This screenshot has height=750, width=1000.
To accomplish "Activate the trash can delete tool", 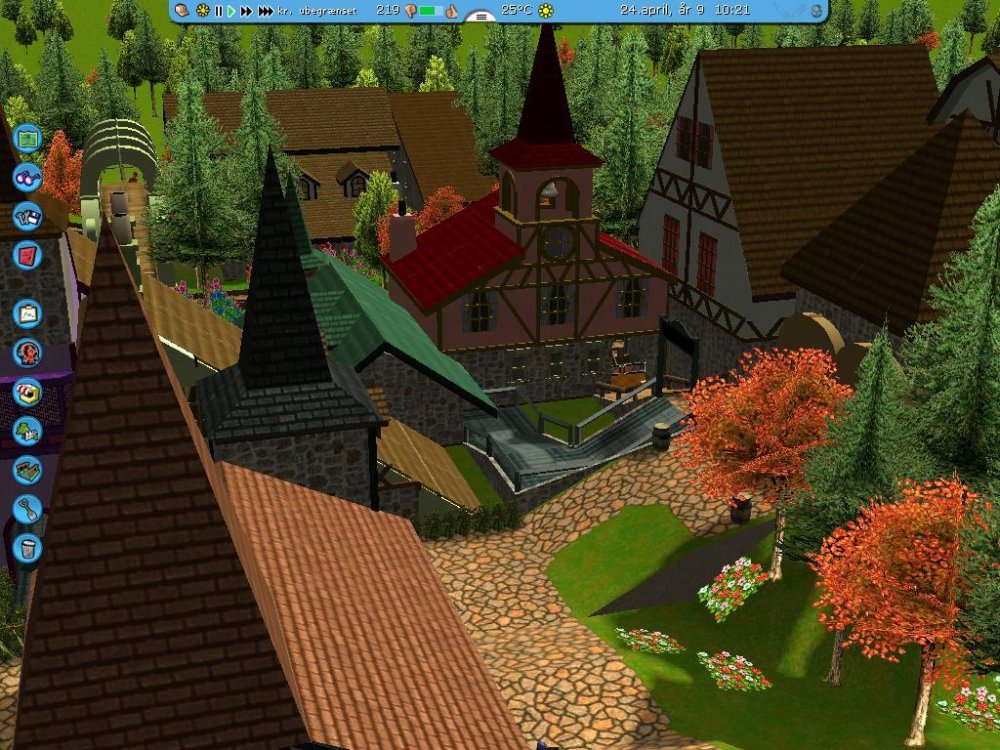I will (x=27, y=547).
